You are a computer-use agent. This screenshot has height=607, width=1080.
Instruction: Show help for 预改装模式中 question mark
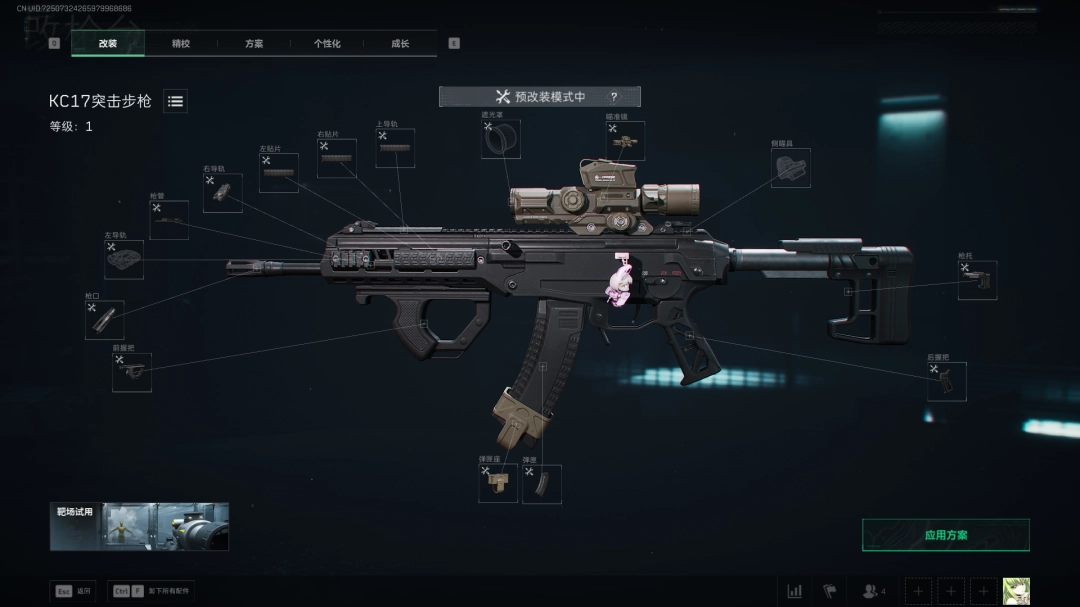click(x=613, y=97)
